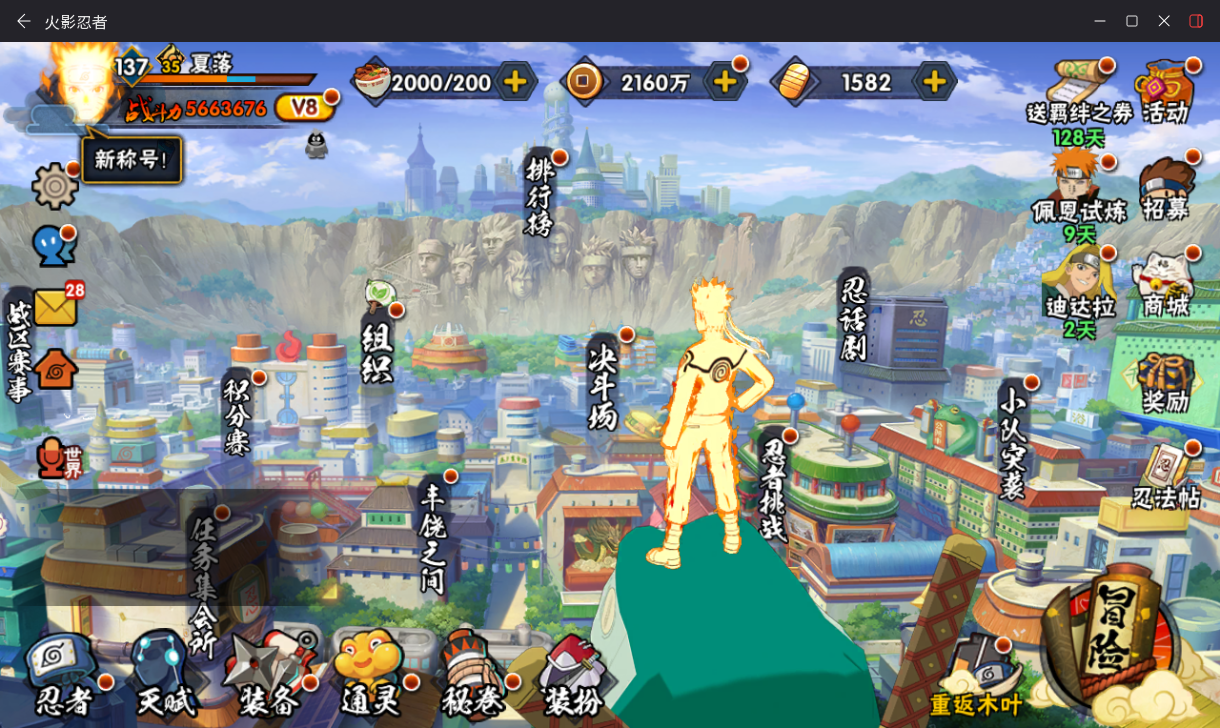Enter the 决斗场 duel arena
Screen dimensions: 1220x728
coord(603,383)
